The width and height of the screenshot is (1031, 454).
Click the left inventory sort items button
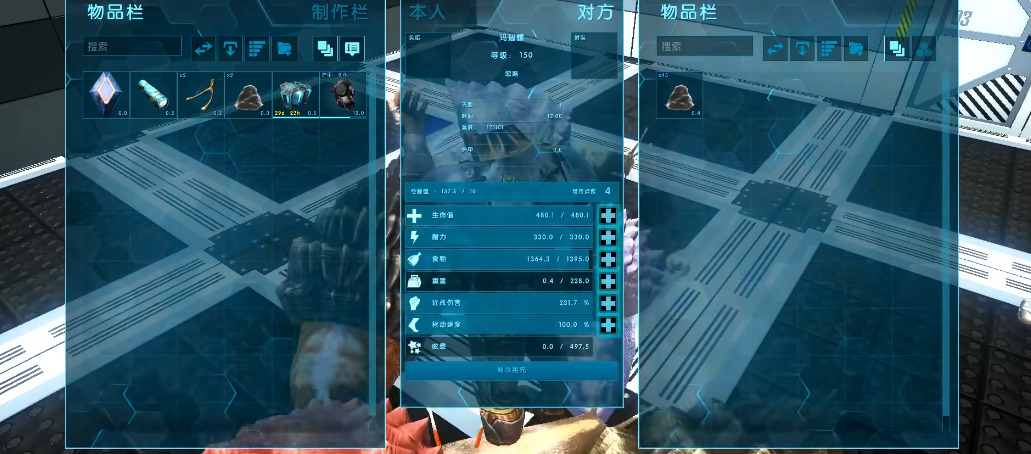258,48
